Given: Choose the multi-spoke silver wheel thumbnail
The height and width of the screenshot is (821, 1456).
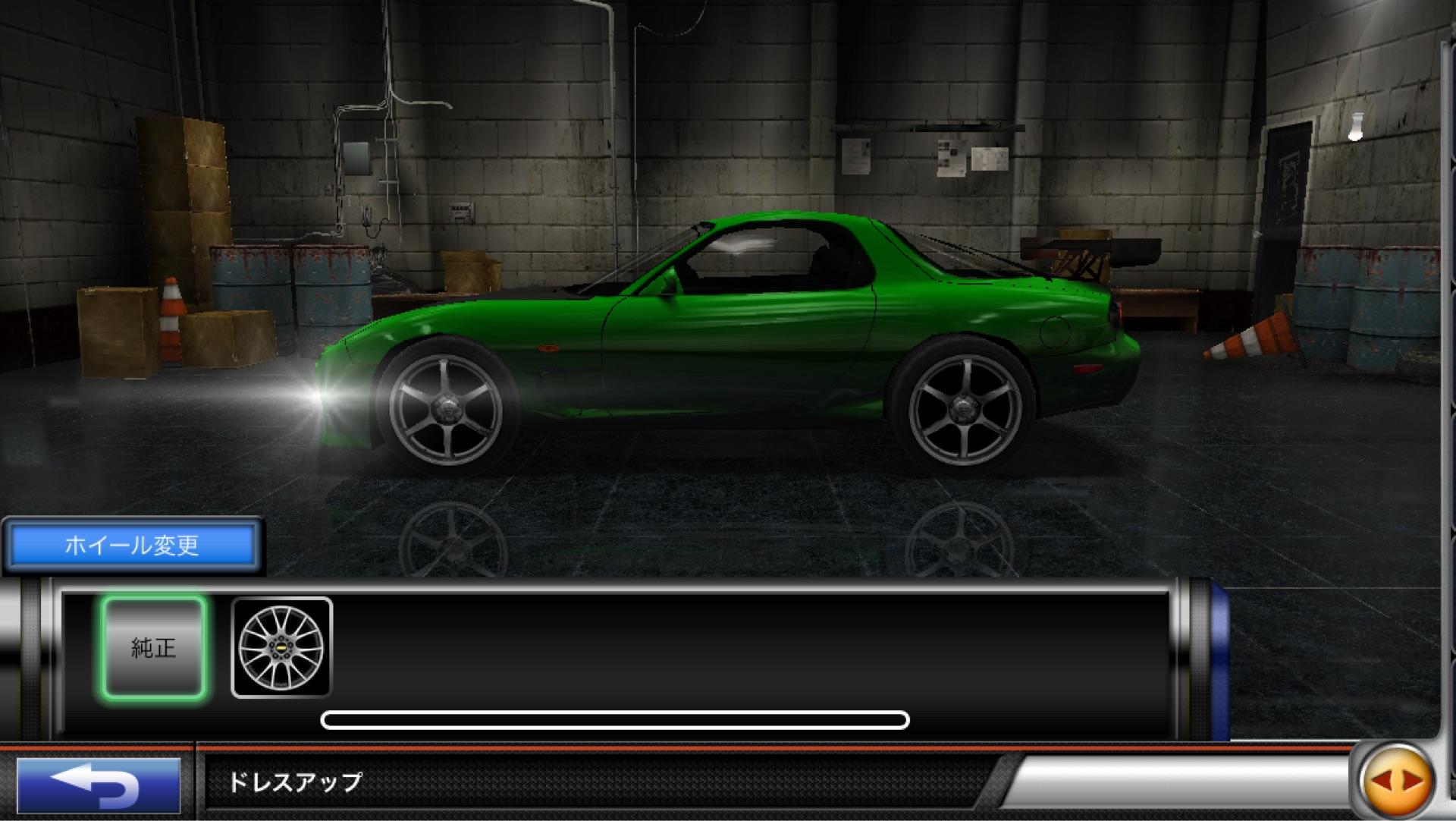Looking at the screenshot, I should point(281,647).
